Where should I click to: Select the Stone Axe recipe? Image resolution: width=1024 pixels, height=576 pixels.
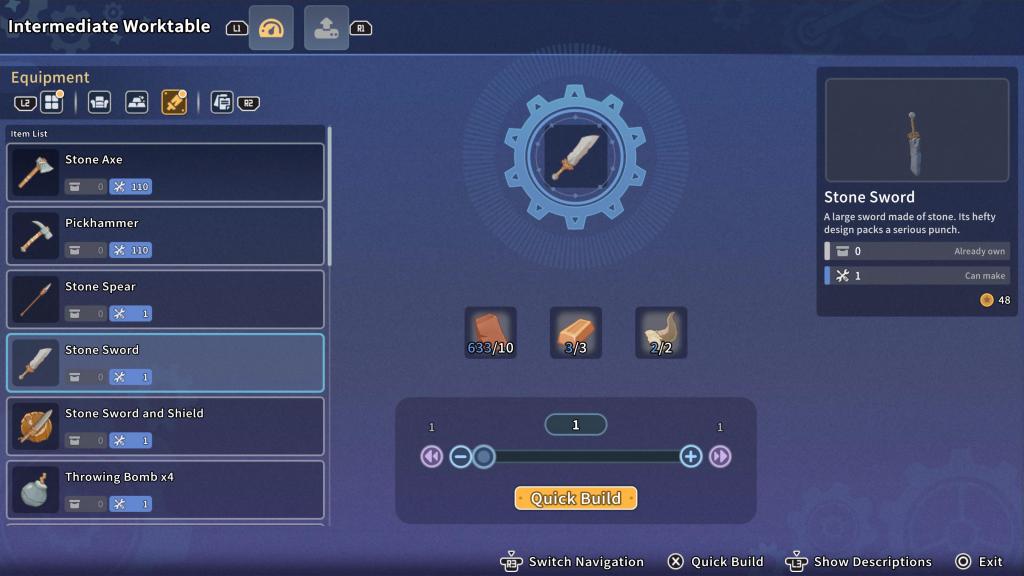(x=165, y=173)
